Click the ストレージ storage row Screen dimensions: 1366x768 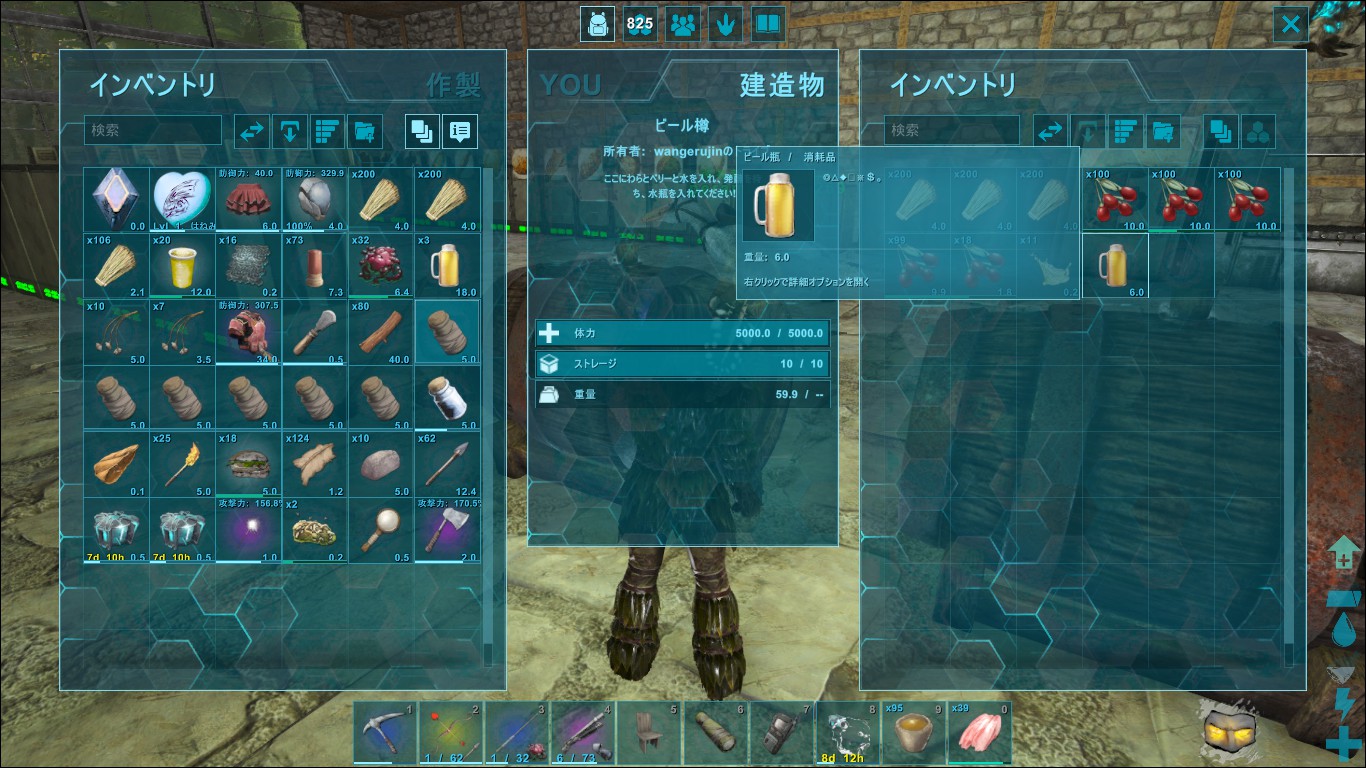(681, 364)
